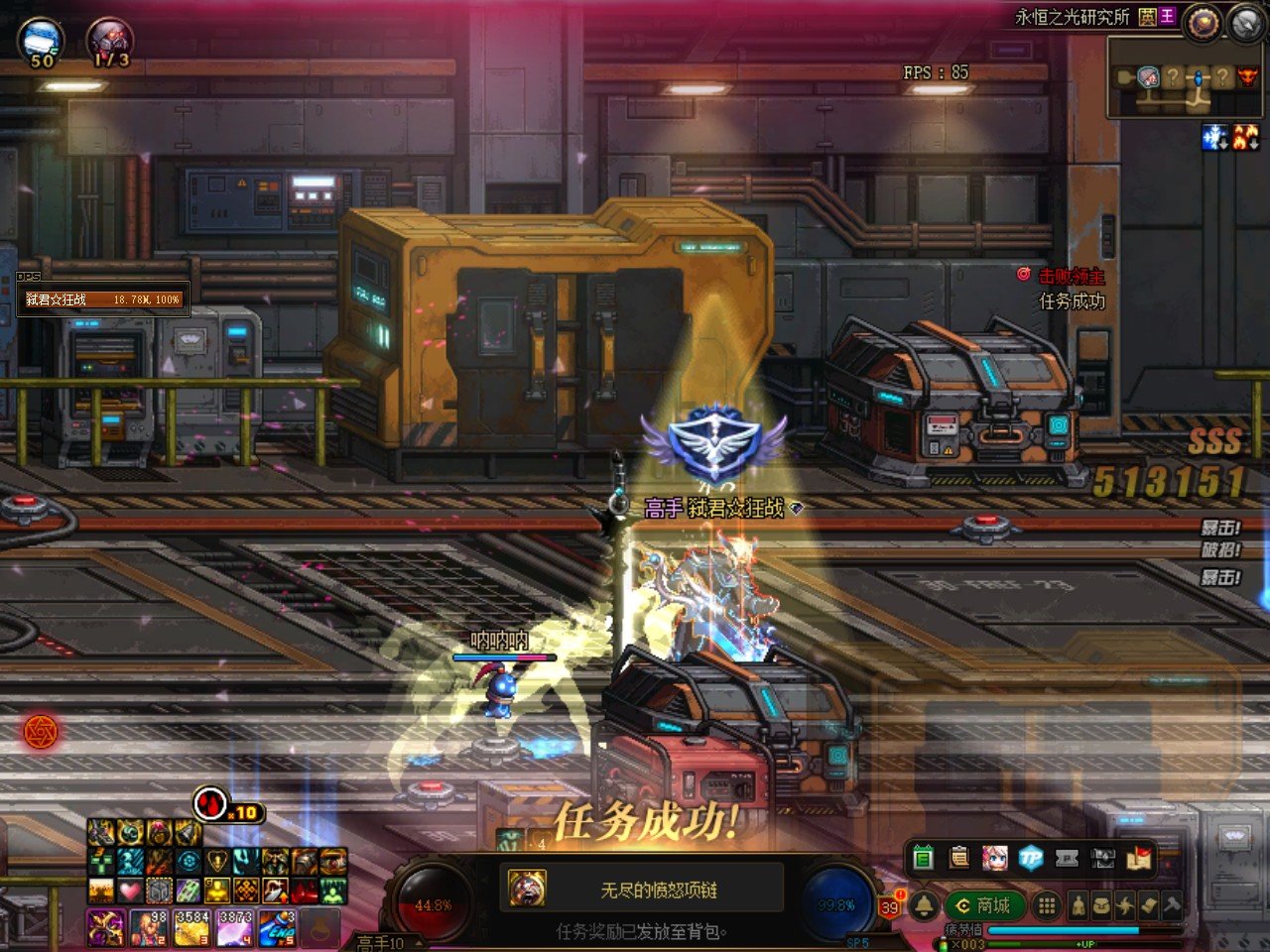This screenshot has height=952, width=1270.
Task: Click the grey arrow round button
Action: click(1245, 22)
